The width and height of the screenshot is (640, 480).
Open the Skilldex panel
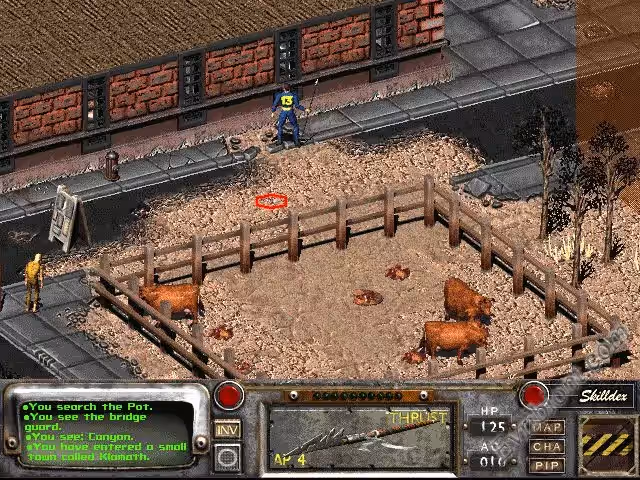(x=607, y=395)
